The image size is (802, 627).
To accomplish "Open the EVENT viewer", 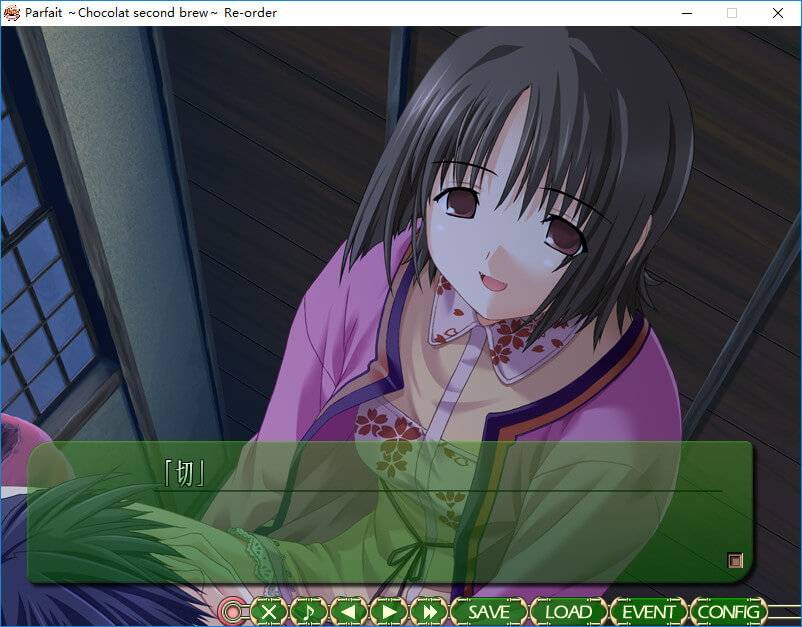I will click(649, 611).
